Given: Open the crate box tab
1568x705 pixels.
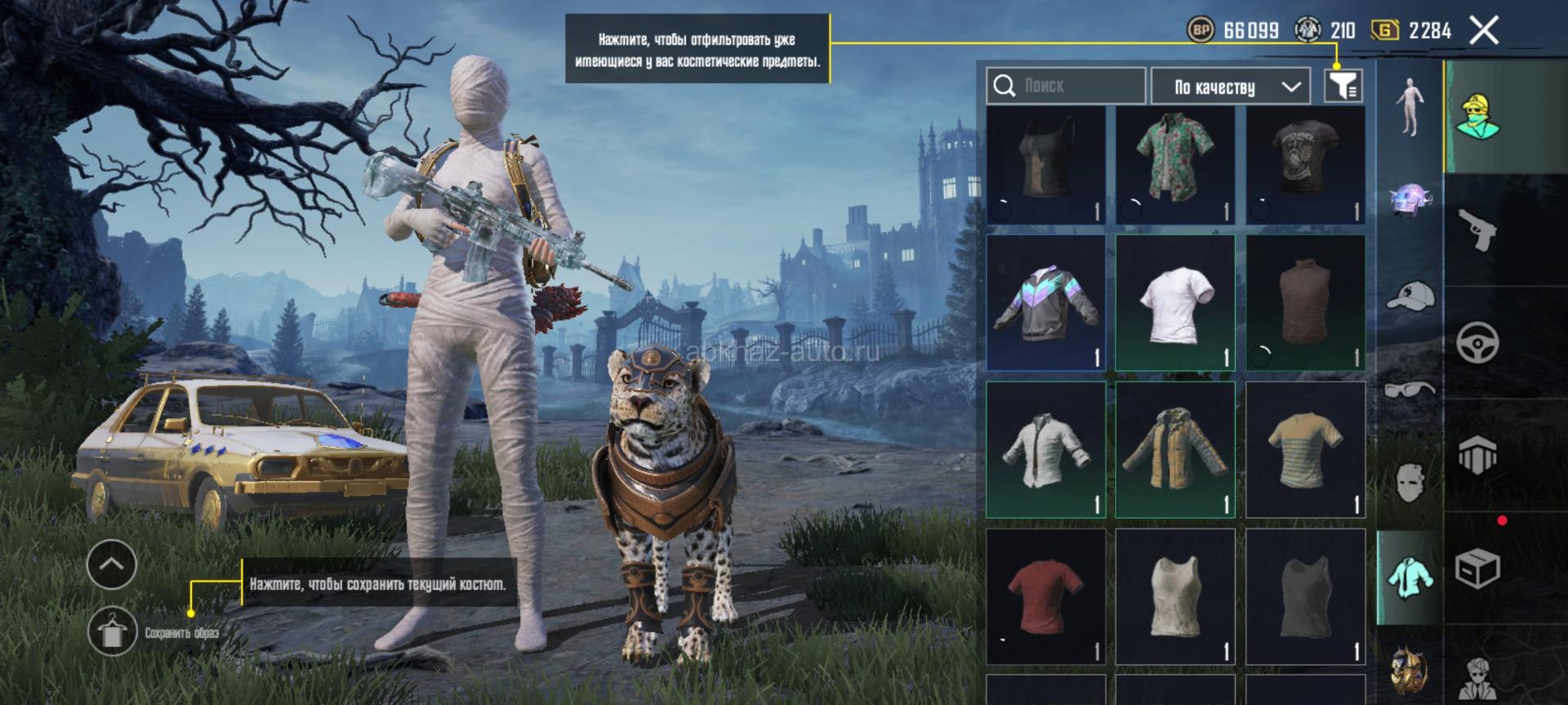Looking at the screenshot, I should [1477, 568].
